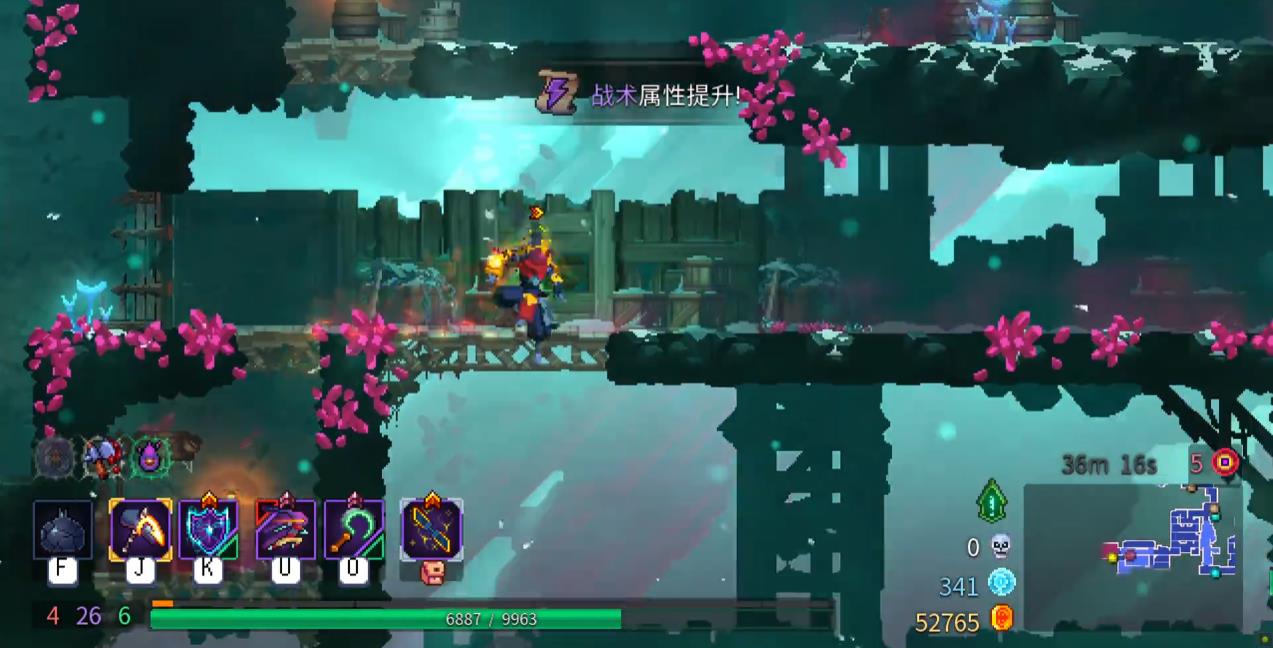The height and width of the screenshot is (648, 1273).
Task: Click the green exclamation arrow indicator
Action: click(991, 499)
